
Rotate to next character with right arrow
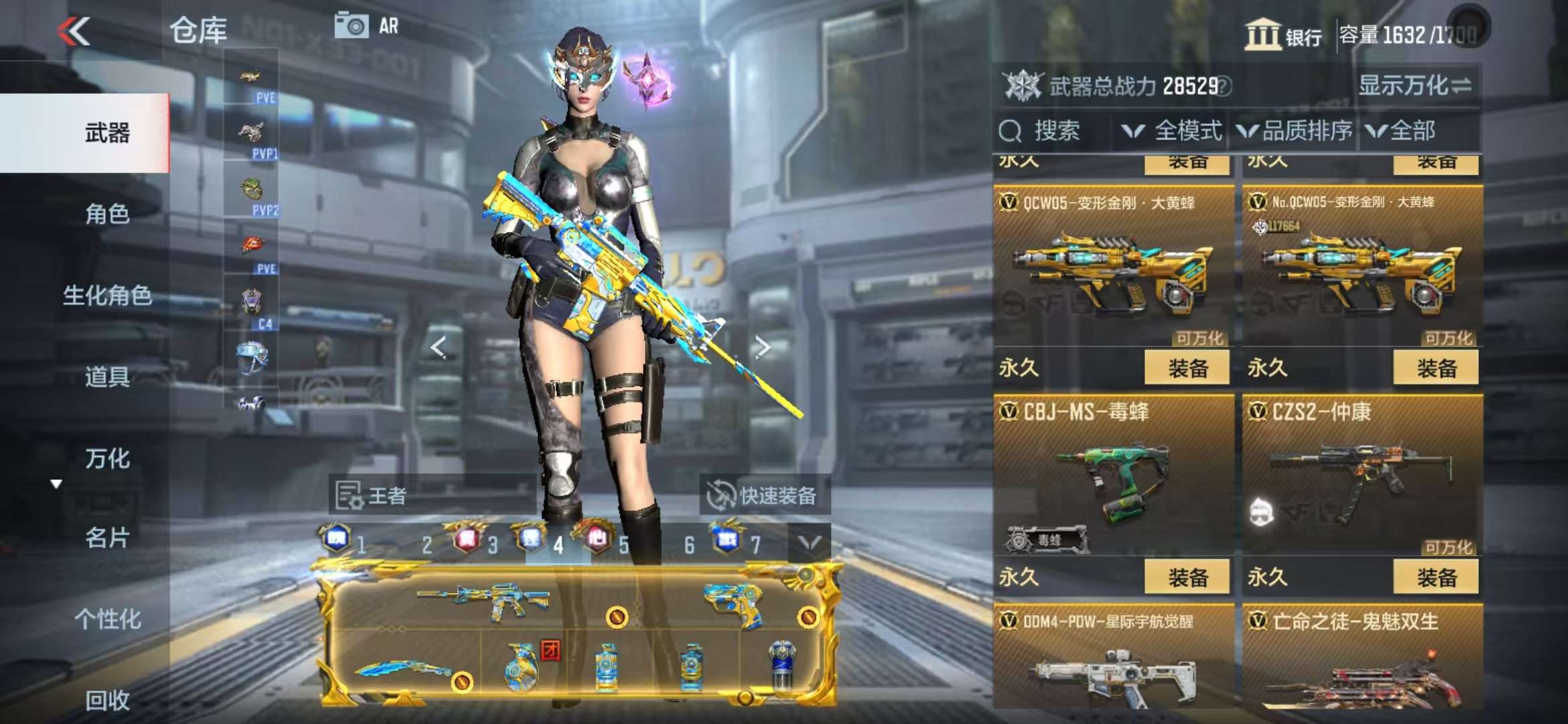[x=762, y=347]
